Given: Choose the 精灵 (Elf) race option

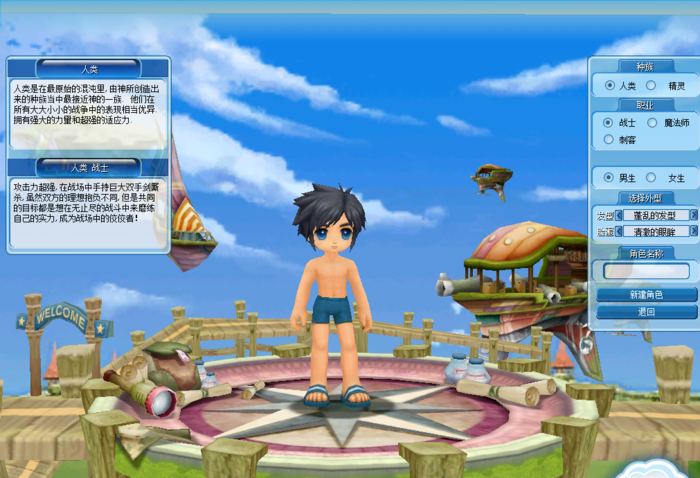Looking at the screenshot, I should click(x=651, y=86).
